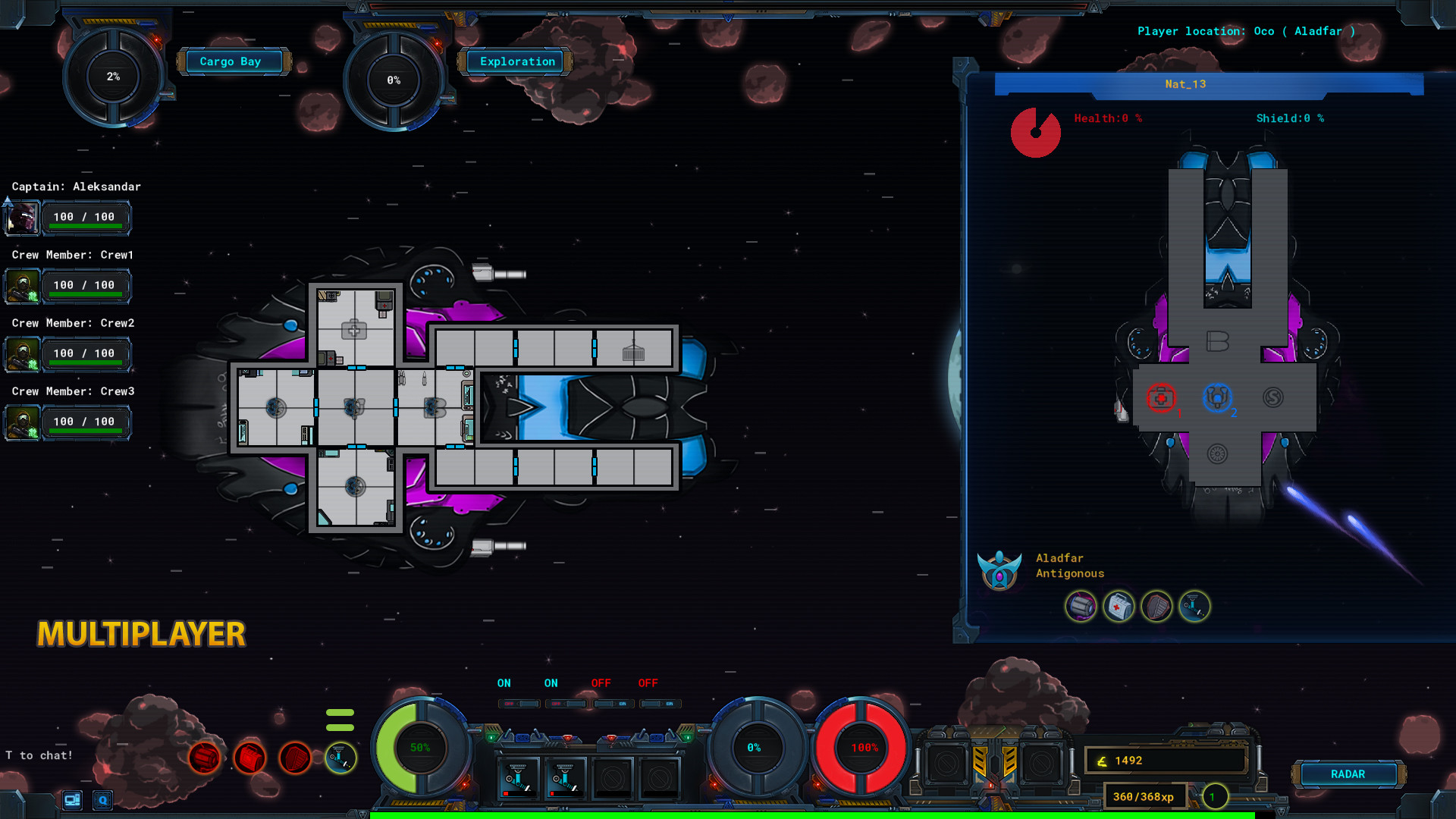
Task: Click the Q icon at bottom left corner
Action: [x=101, y=800]
